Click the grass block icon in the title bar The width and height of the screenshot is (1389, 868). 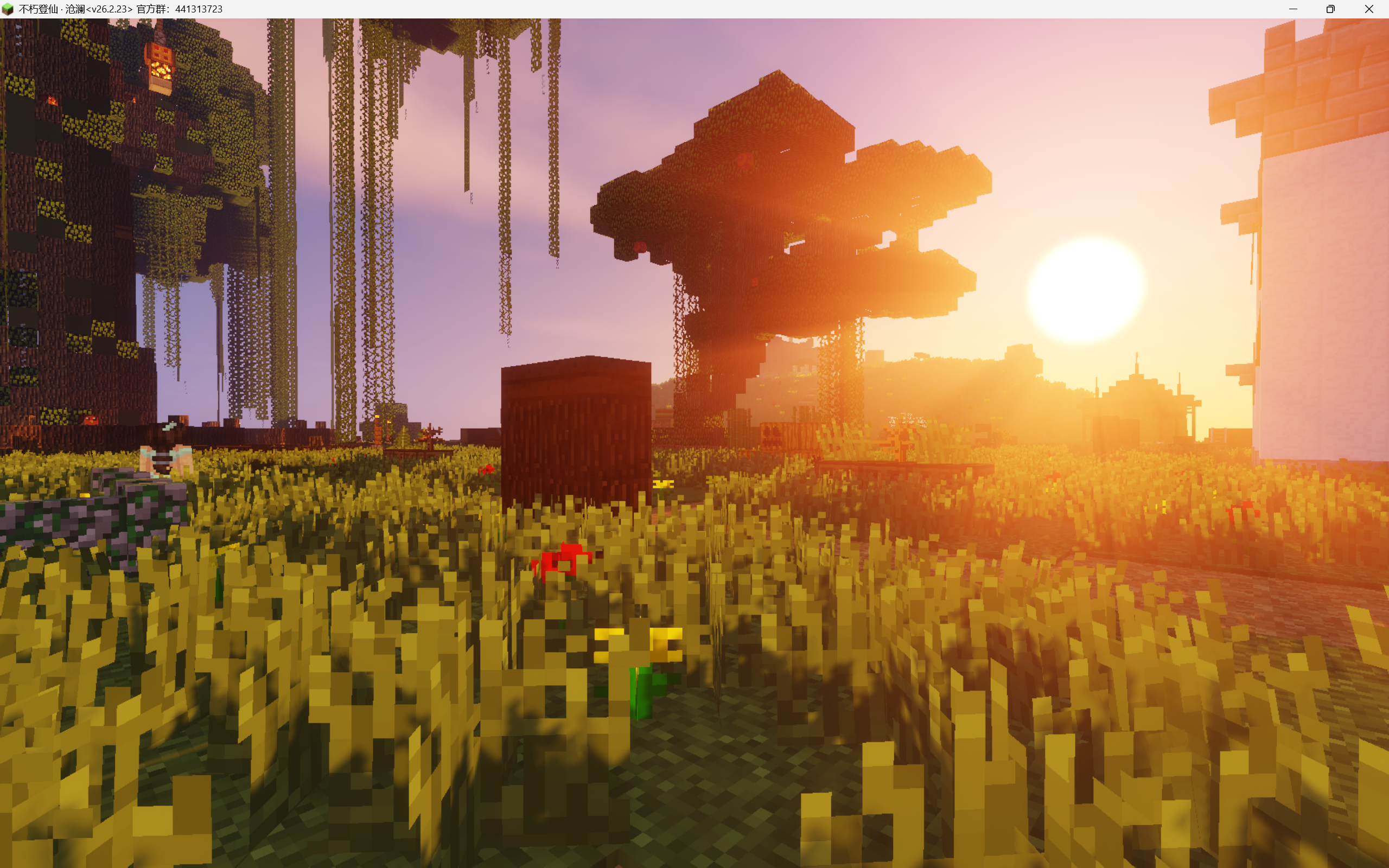(x=9, y=9)
